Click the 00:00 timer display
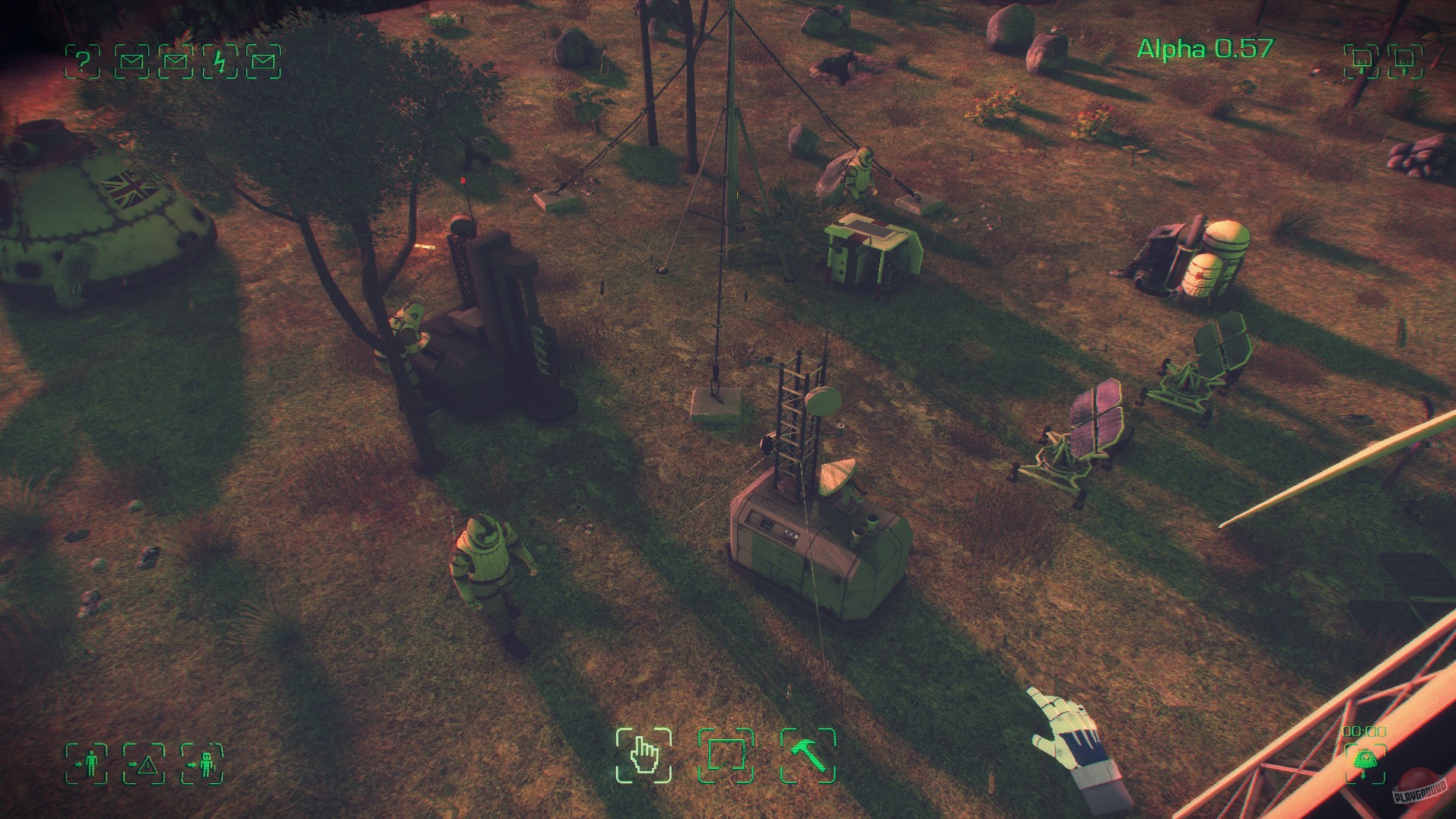Viewport: 1456px width, 819px height. (1364, 730)
